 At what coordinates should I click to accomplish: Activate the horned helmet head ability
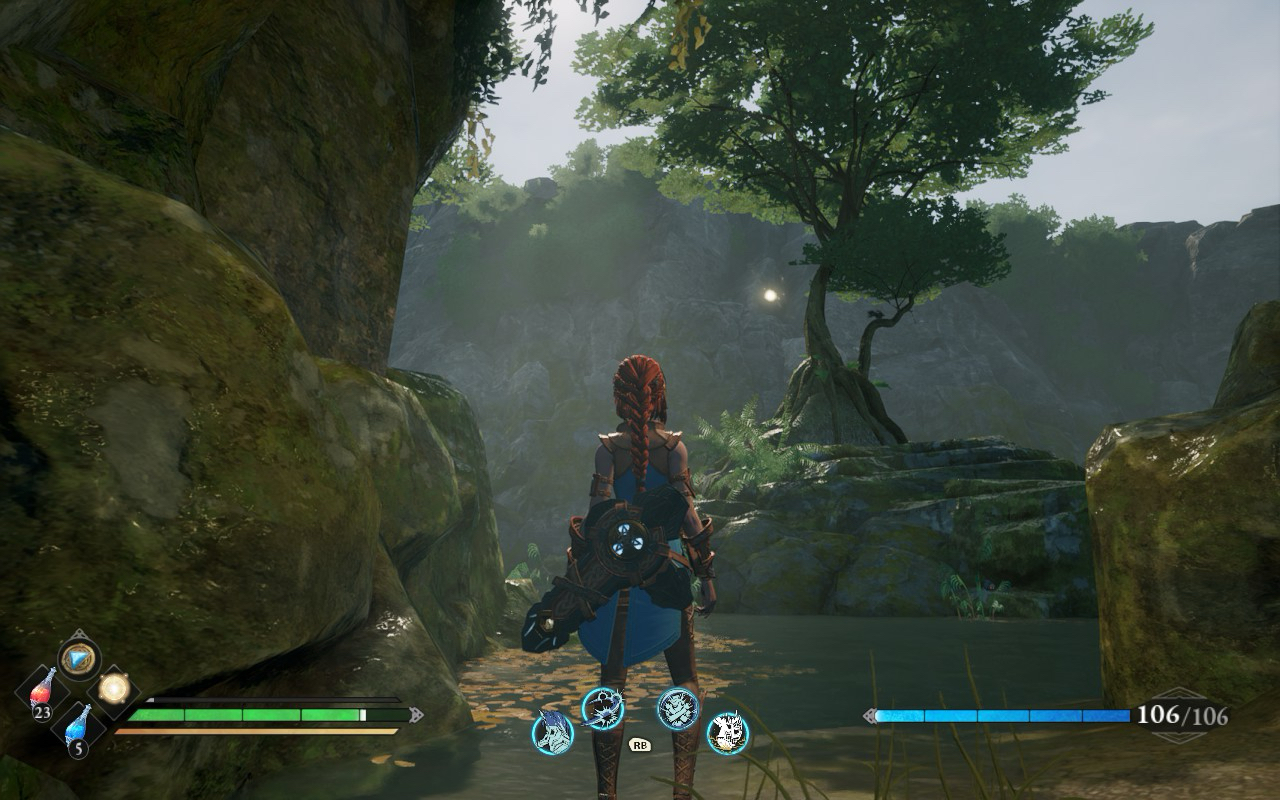(553, 731)
